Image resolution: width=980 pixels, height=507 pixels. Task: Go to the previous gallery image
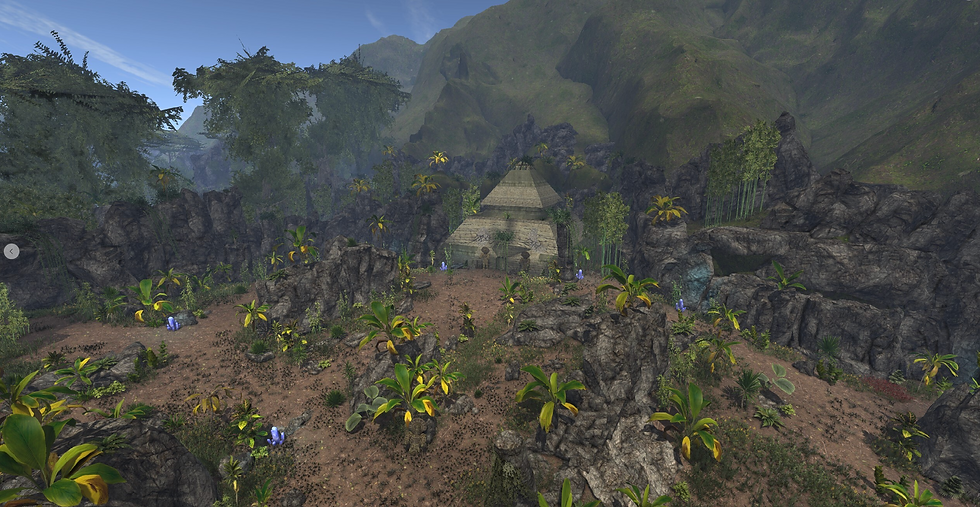pos(11,251)
